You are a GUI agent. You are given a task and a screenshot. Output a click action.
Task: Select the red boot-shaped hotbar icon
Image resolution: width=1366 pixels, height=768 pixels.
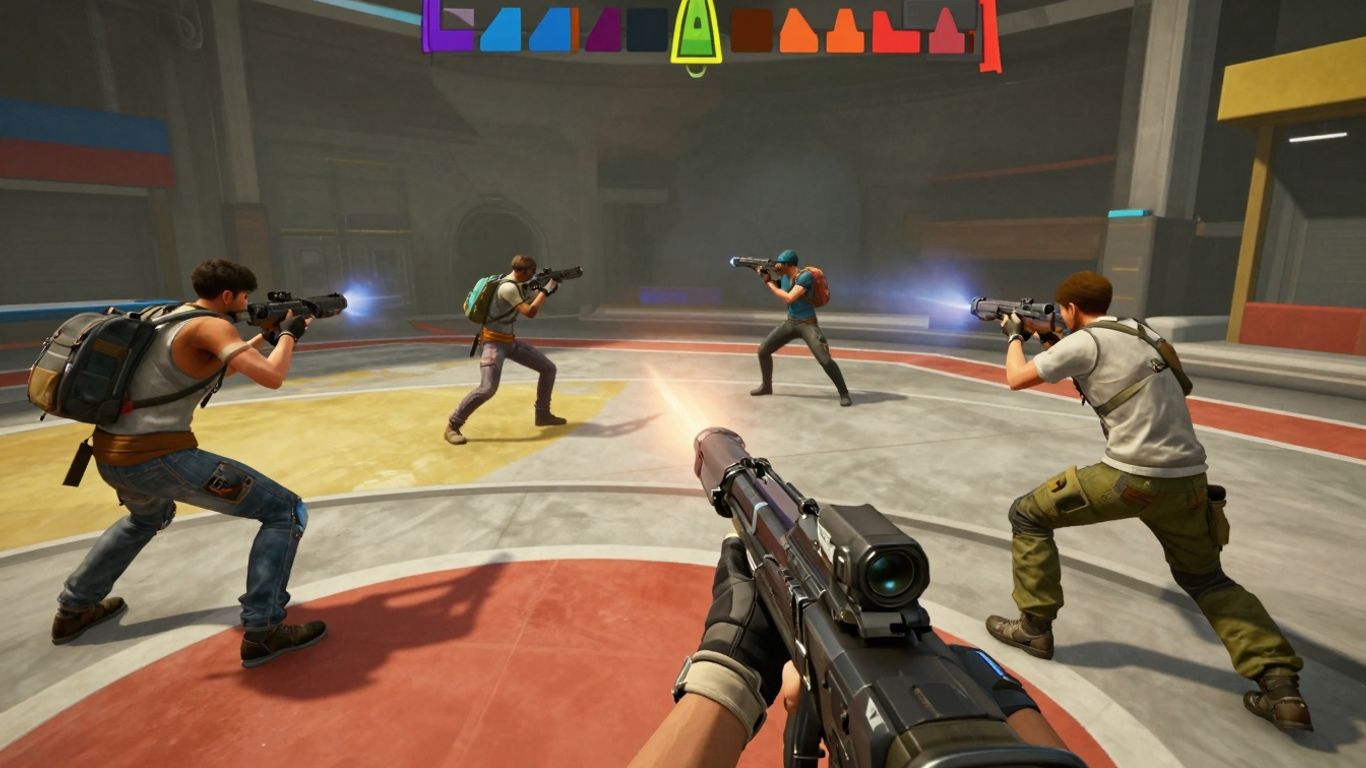(896, 32)
